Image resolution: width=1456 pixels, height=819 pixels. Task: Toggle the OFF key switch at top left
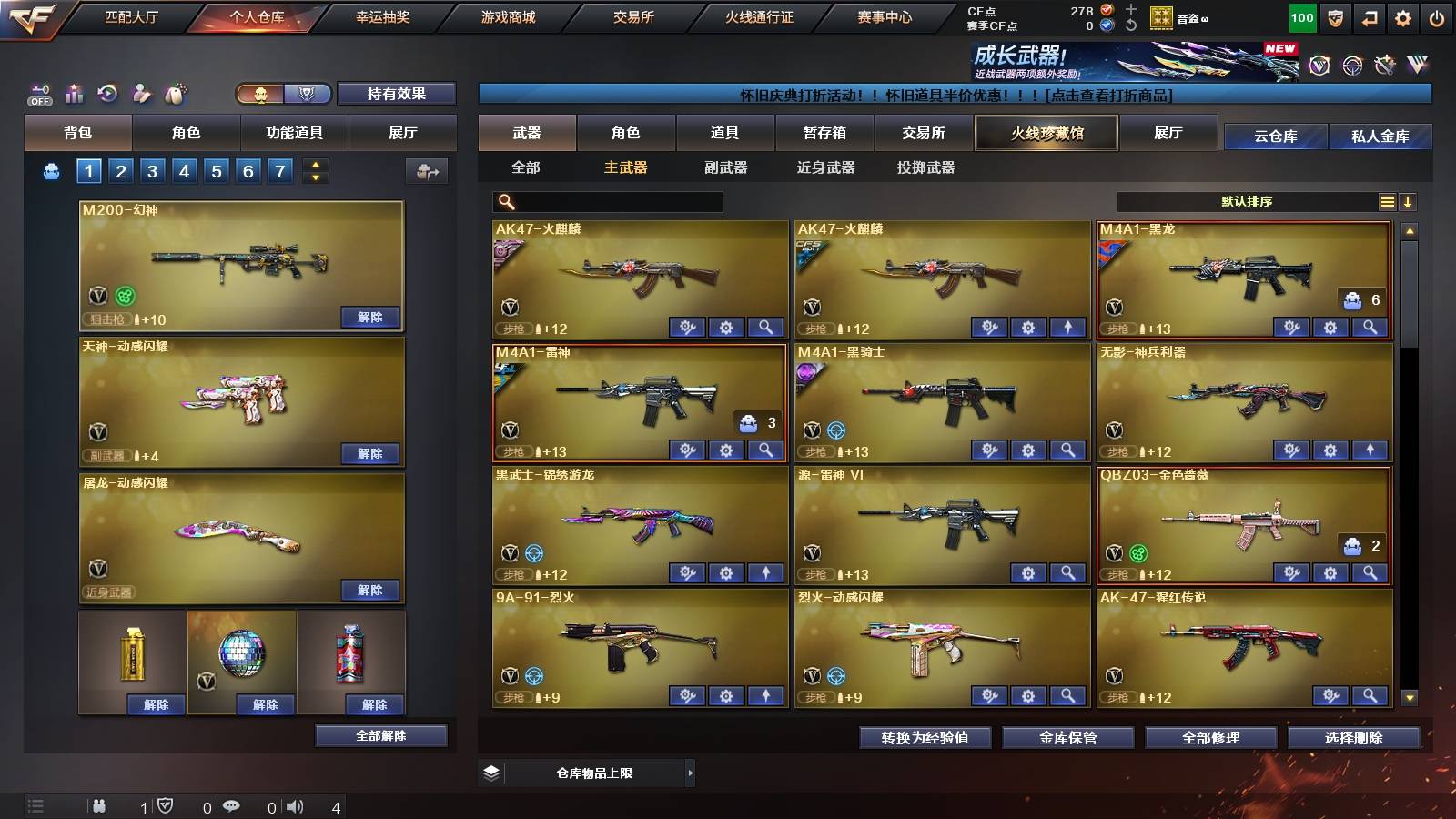coord(38,94)
